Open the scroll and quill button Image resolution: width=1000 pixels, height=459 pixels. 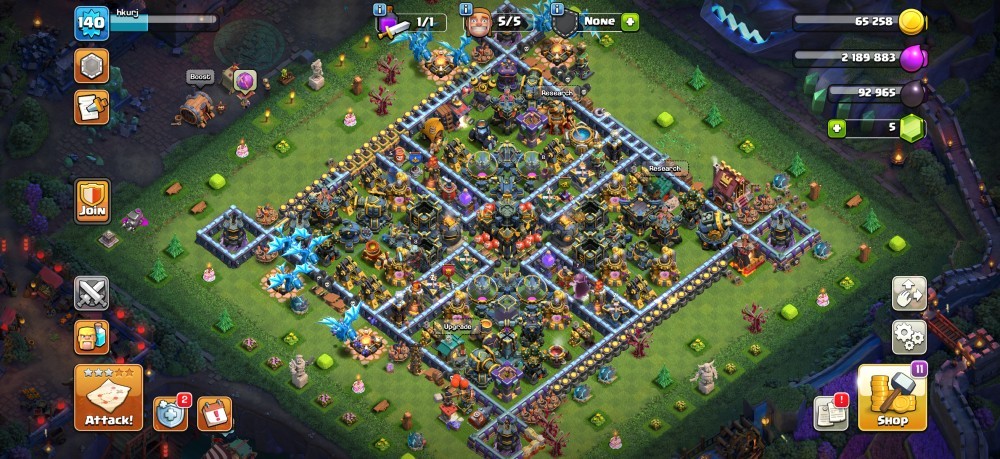click(92, 107)
